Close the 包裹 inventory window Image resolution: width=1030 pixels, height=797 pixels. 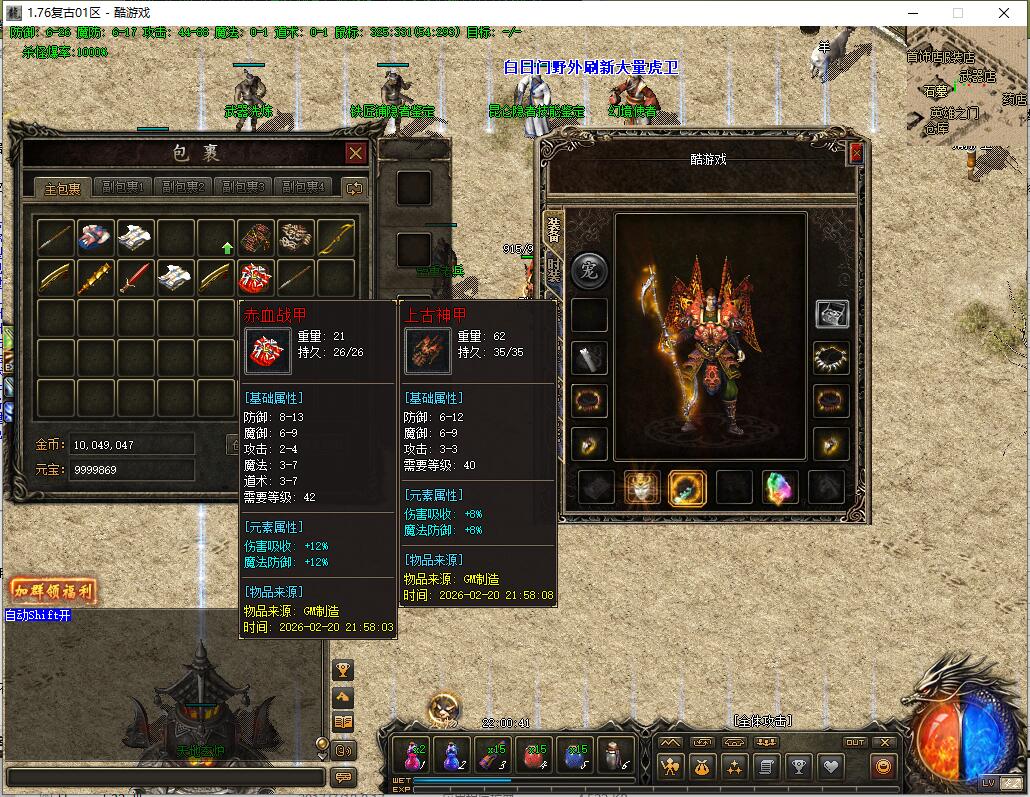click(355, 153)
